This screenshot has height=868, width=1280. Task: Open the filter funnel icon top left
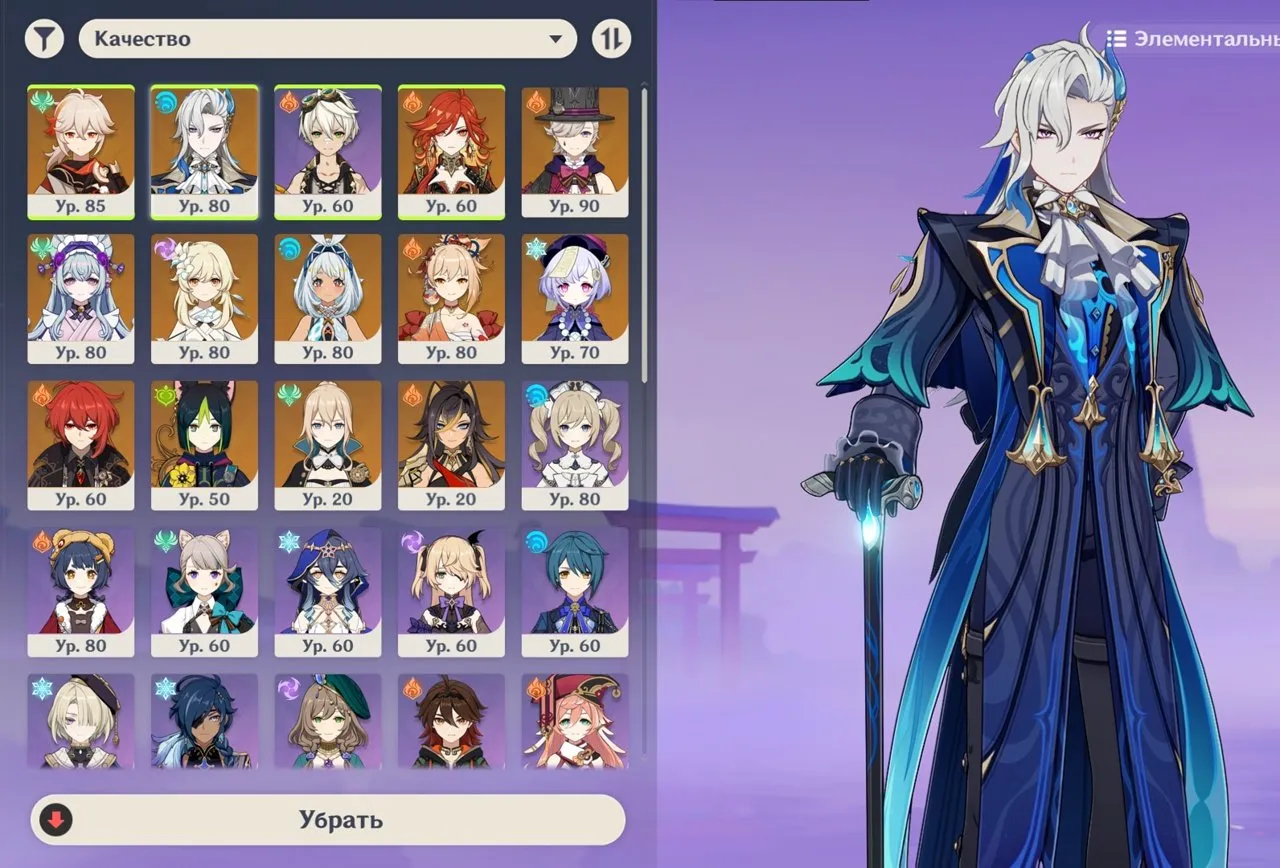(44, 38)
